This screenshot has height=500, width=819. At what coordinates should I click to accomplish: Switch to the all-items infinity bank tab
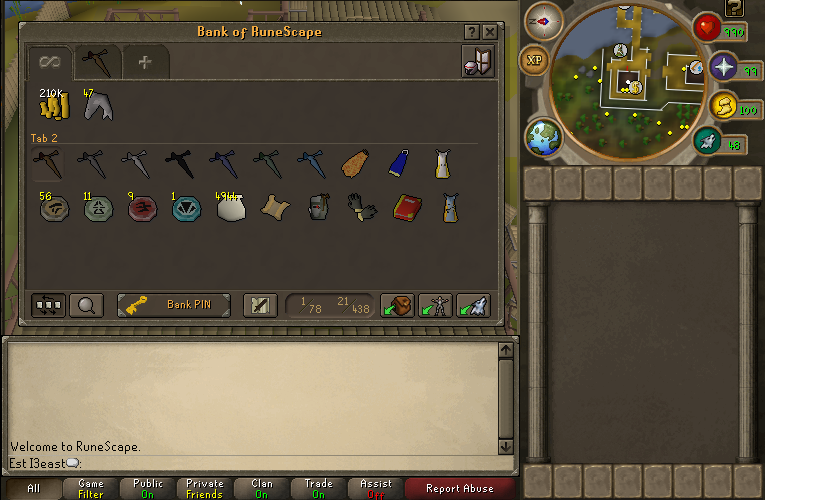(x=49, y=62)
